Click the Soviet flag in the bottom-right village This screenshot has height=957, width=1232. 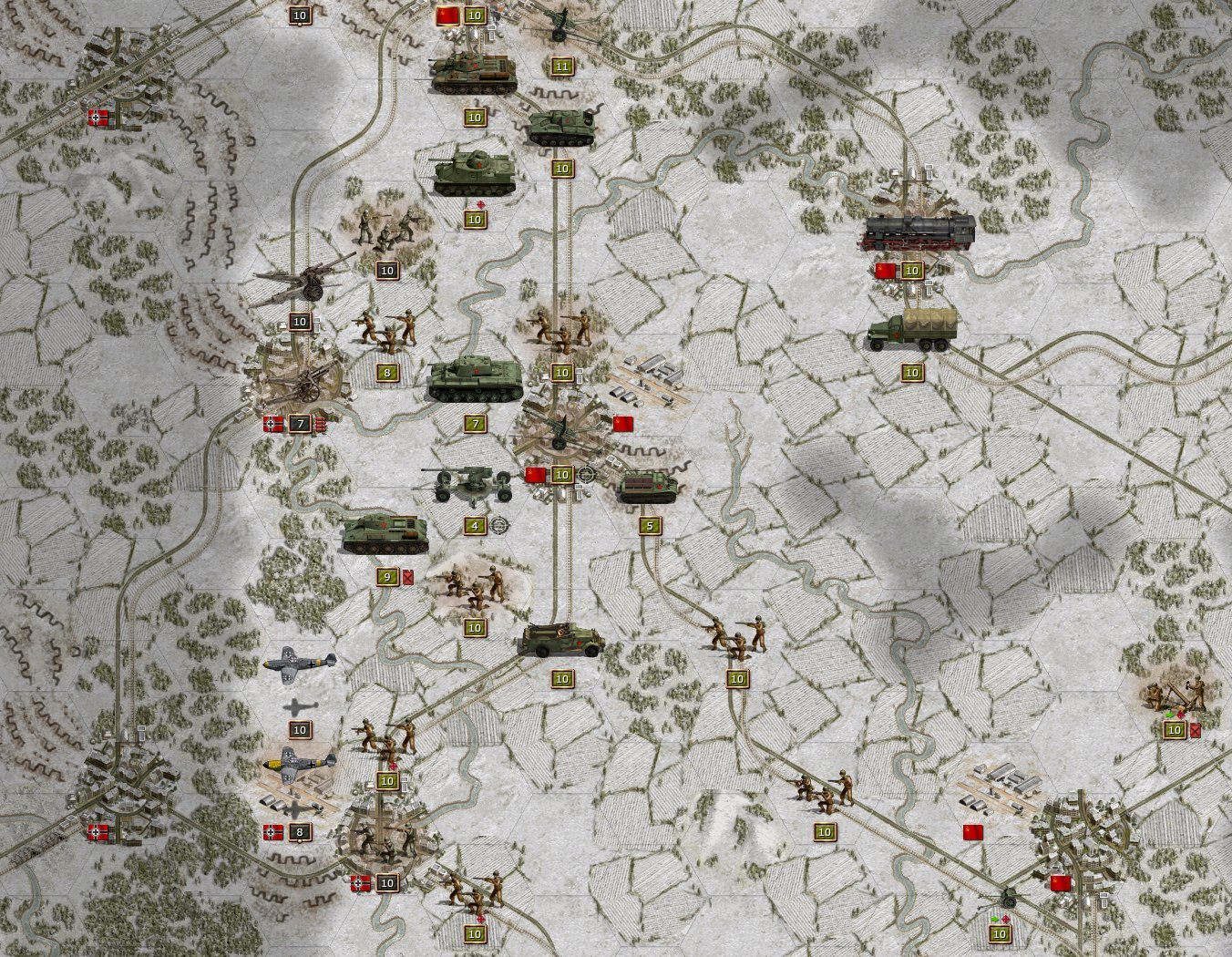(x=1060, y=880)
